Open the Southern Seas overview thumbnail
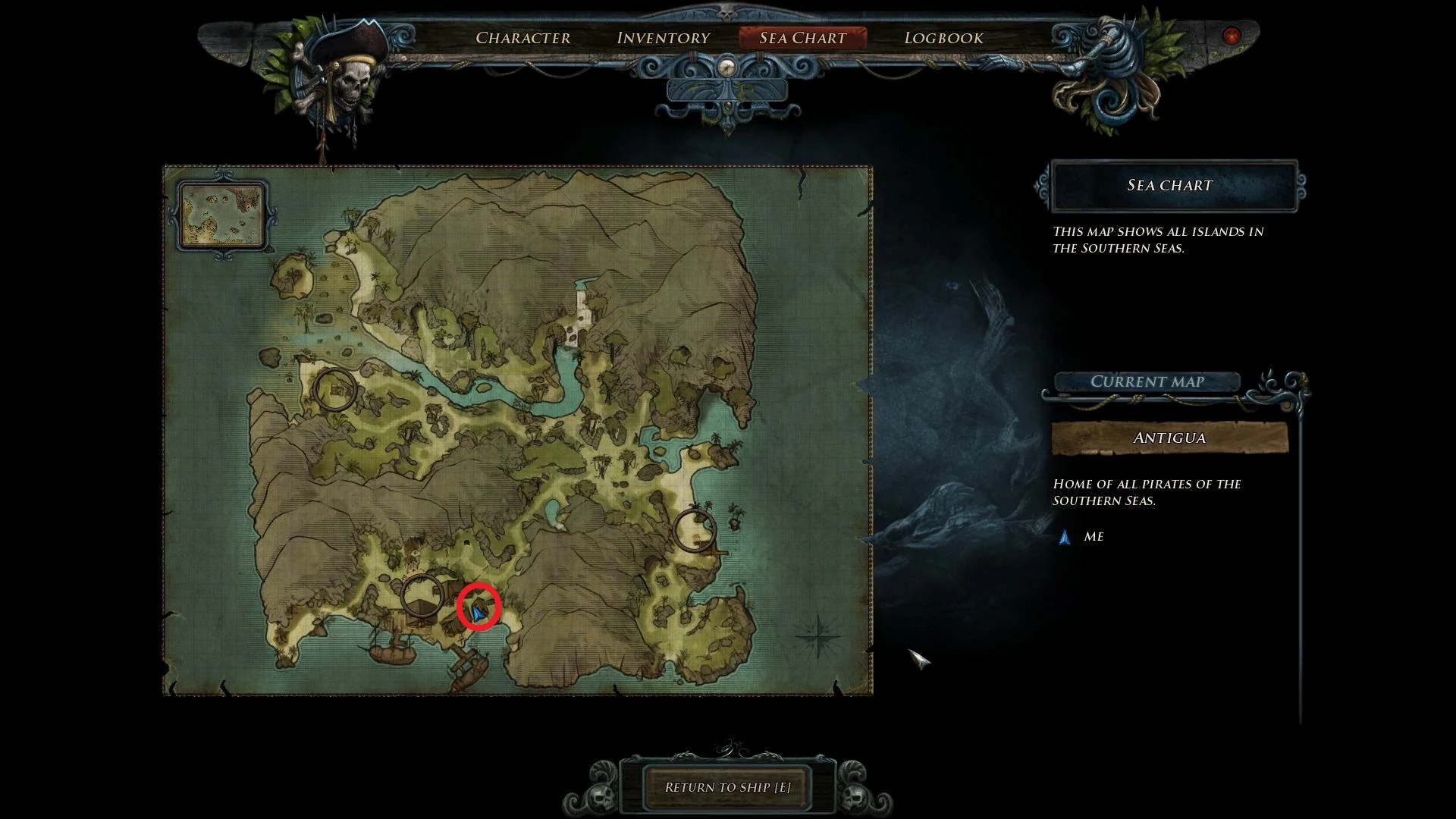Image resolution: width=1456 pixels, height=819 pixels. coord(223,215)
